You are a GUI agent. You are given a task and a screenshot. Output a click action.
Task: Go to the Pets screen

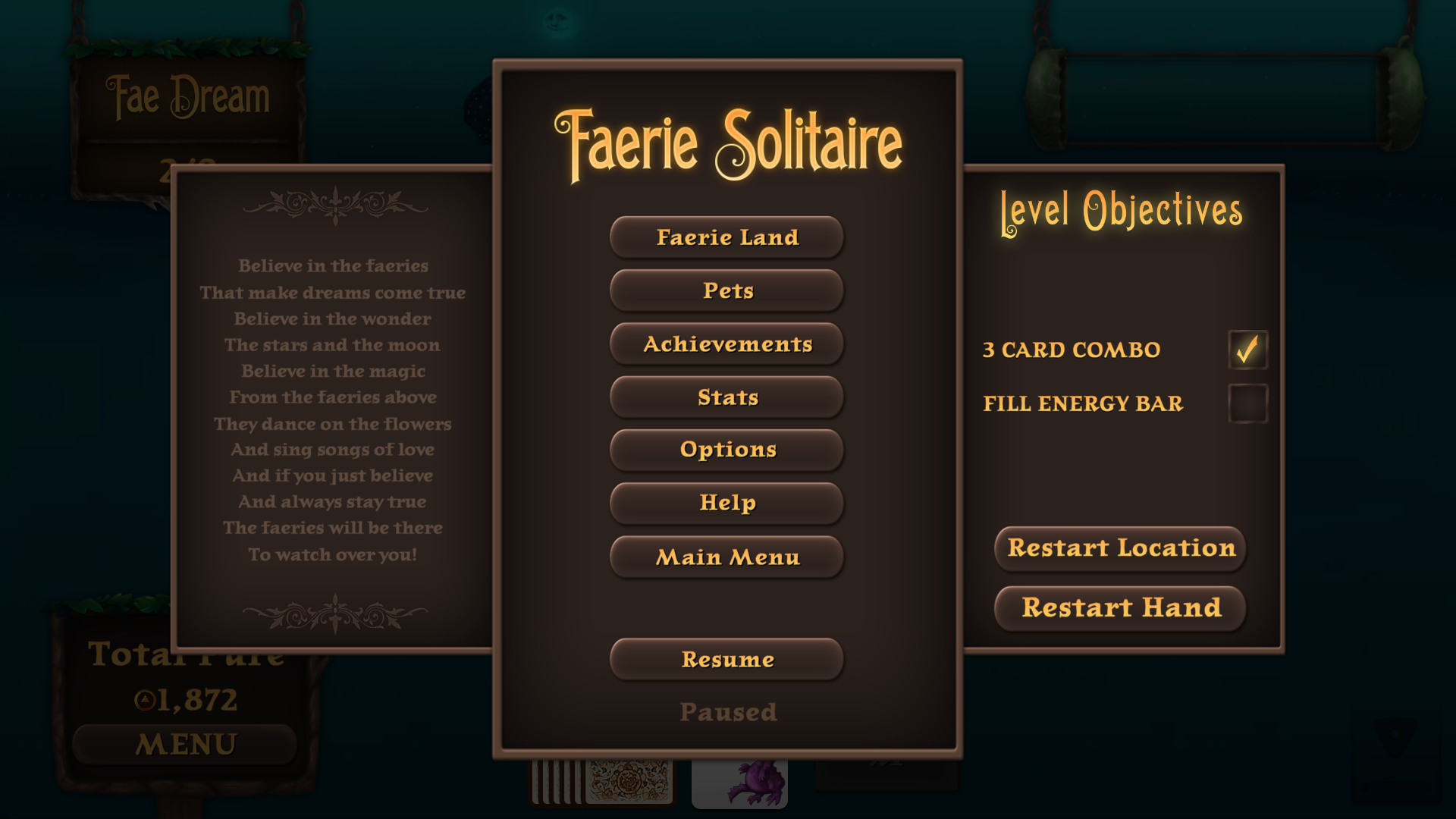(x=727, y=290)
